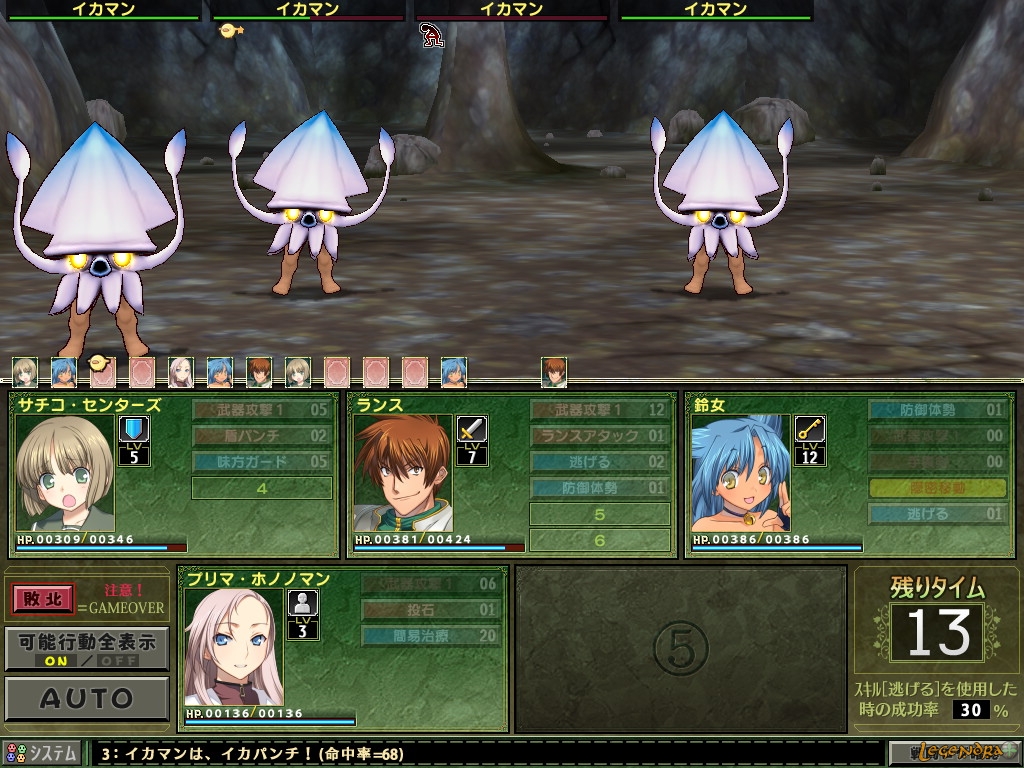Screen dimensions: 1024x768
Task: Select Suzume's 逃げる escape command
Action: pos(937,514)
